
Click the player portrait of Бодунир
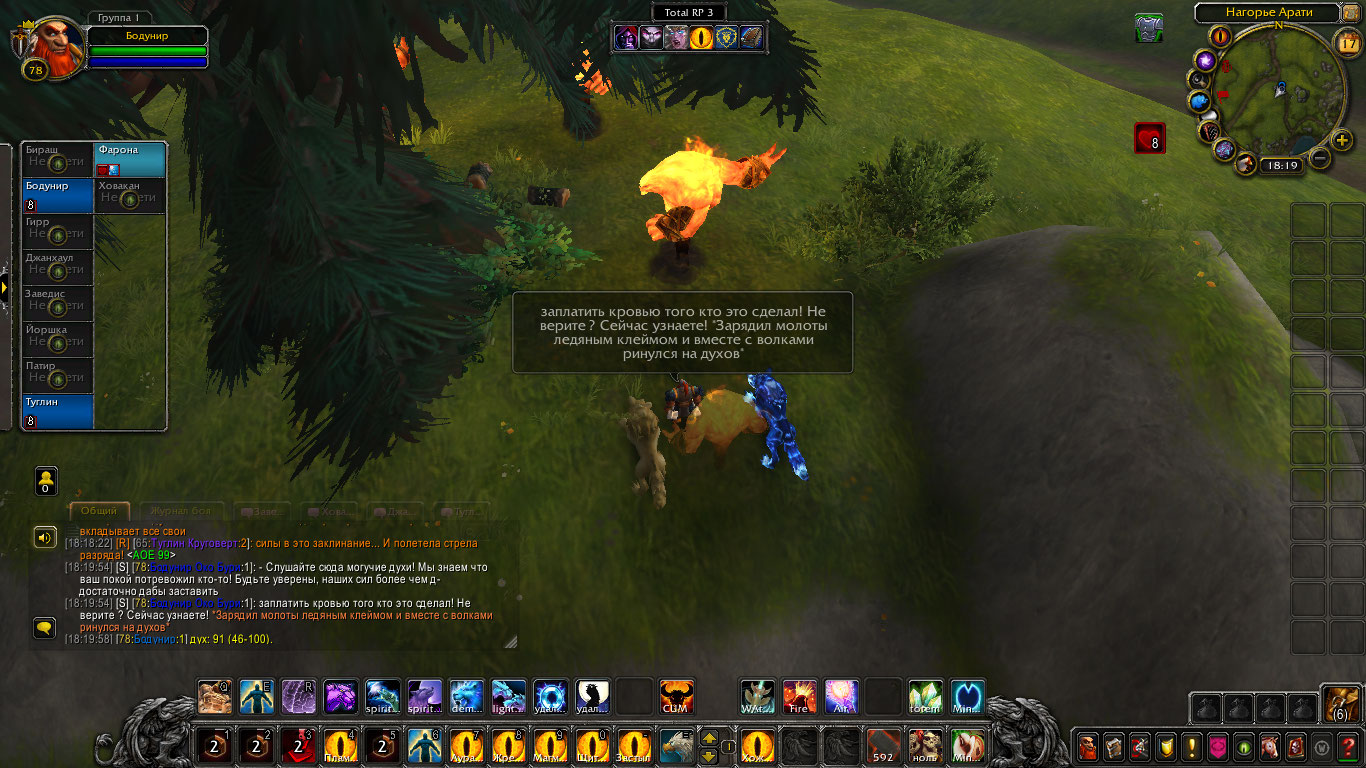tap(52, 47)
